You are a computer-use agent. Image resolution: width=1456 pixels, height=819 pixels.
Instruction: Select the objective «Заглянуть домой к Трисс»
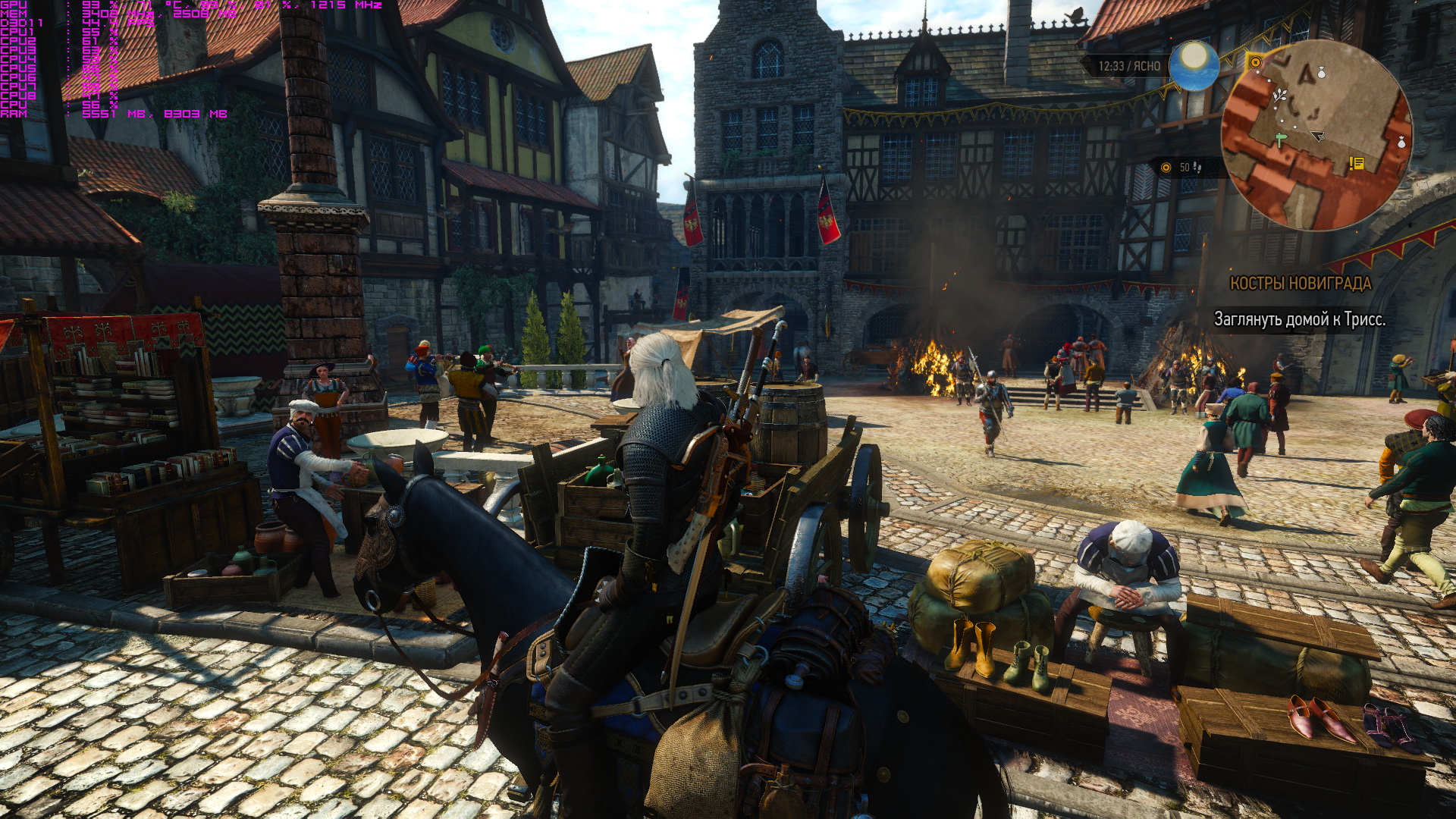[x=1299, y=319]
